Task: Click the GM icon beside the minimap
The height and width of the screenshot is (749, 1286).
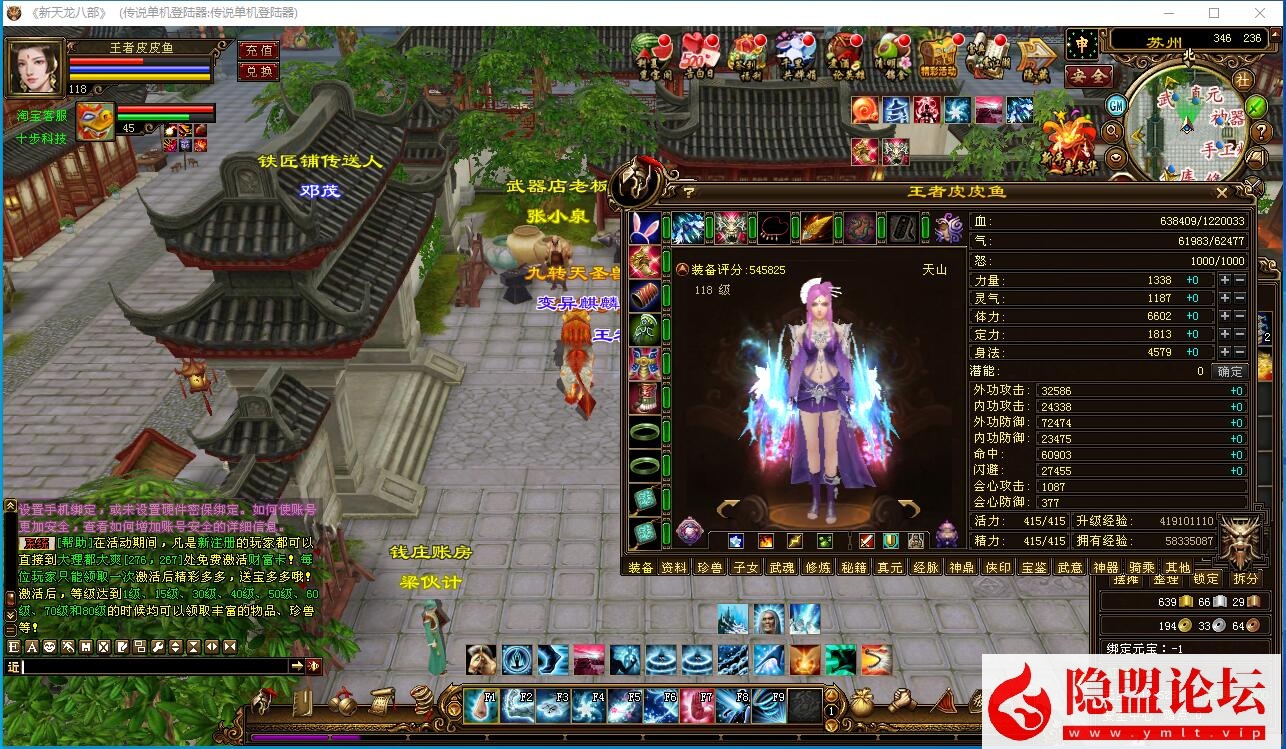Action: (1116, 105)
